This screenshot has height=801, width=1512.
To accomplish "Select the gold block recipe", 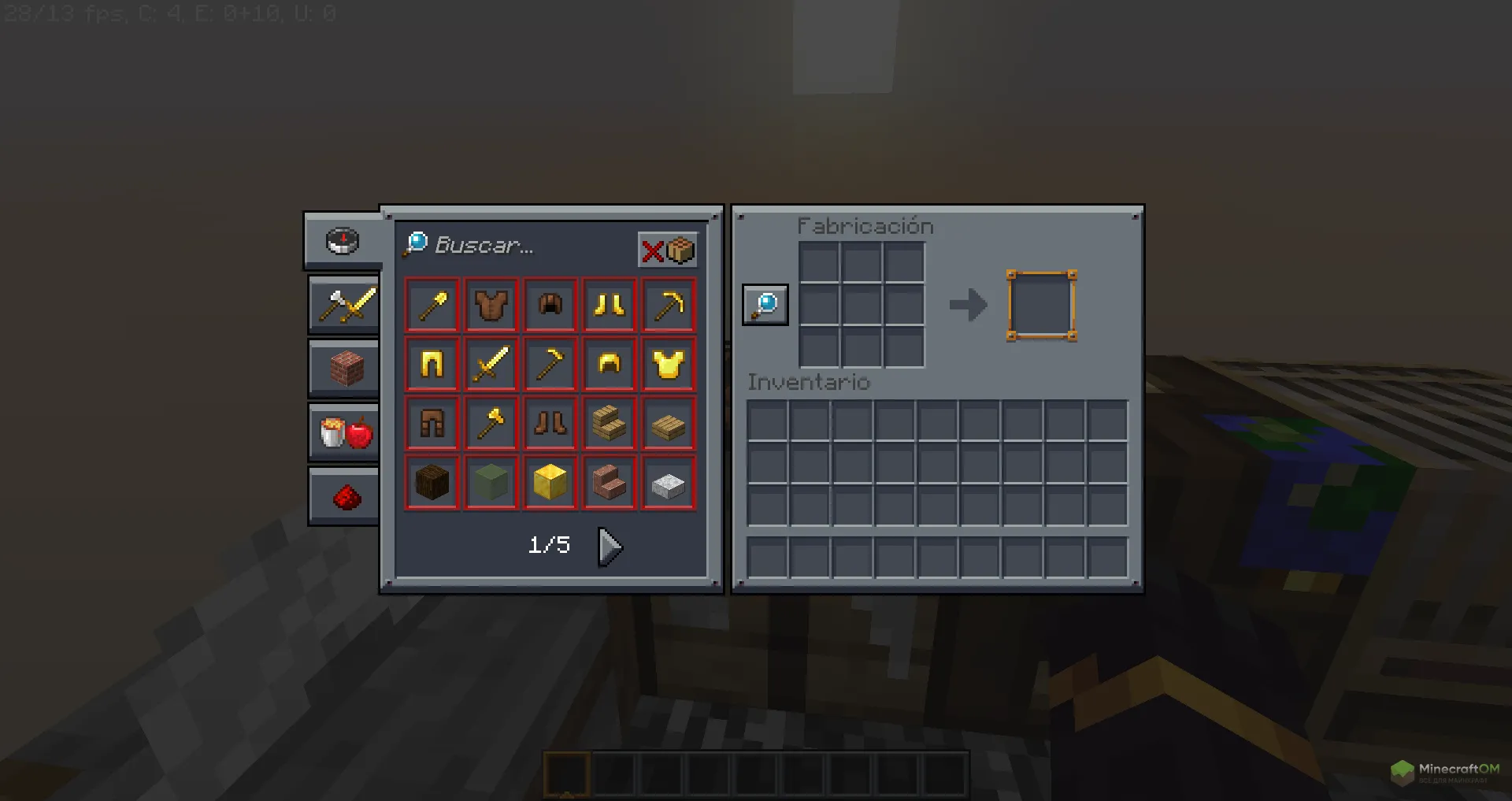I will click(x=550, y=483).
